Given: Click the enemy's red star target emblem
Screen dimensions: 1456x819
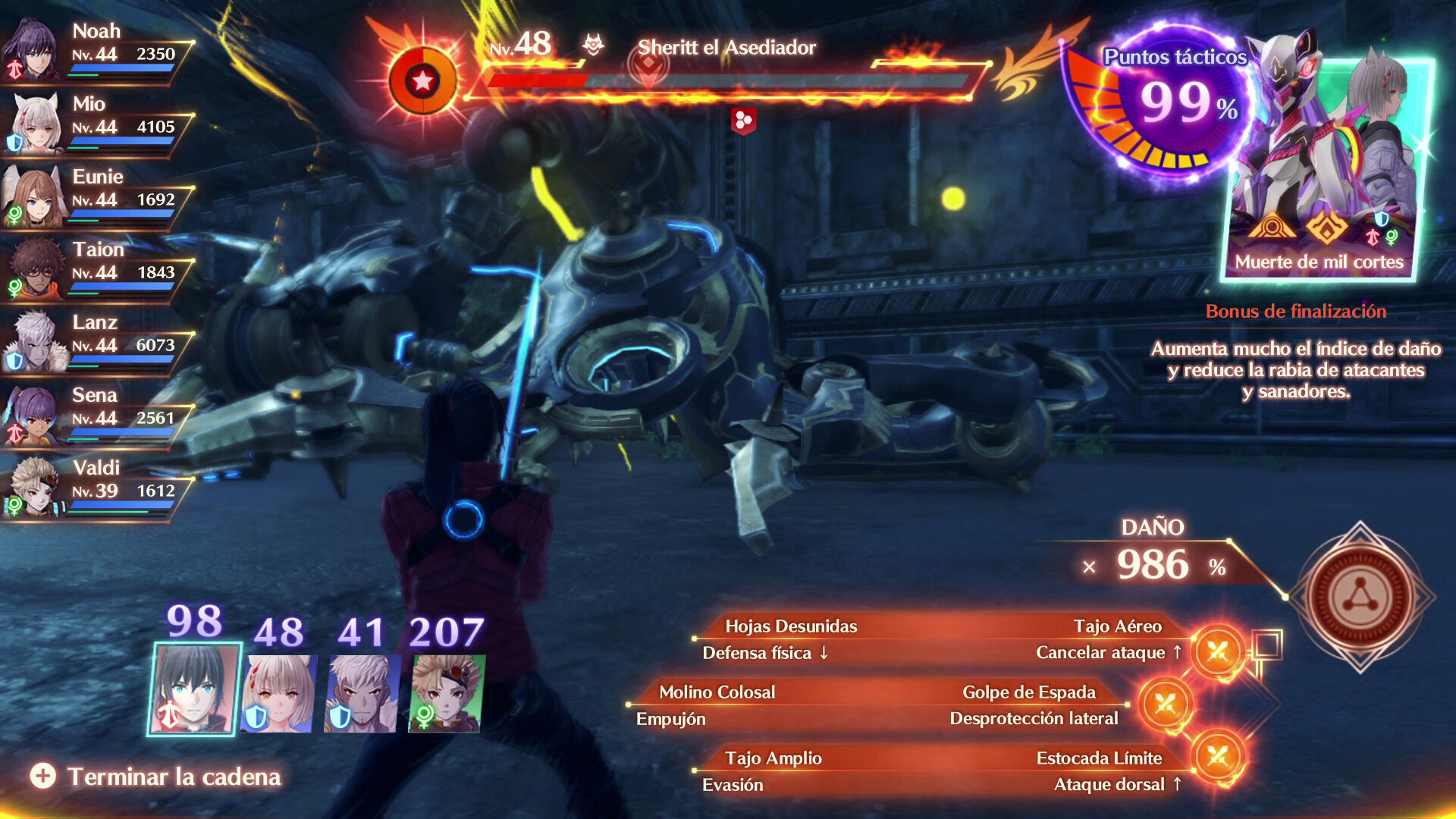Looking at the screenshot, I should tap(422, 80).
